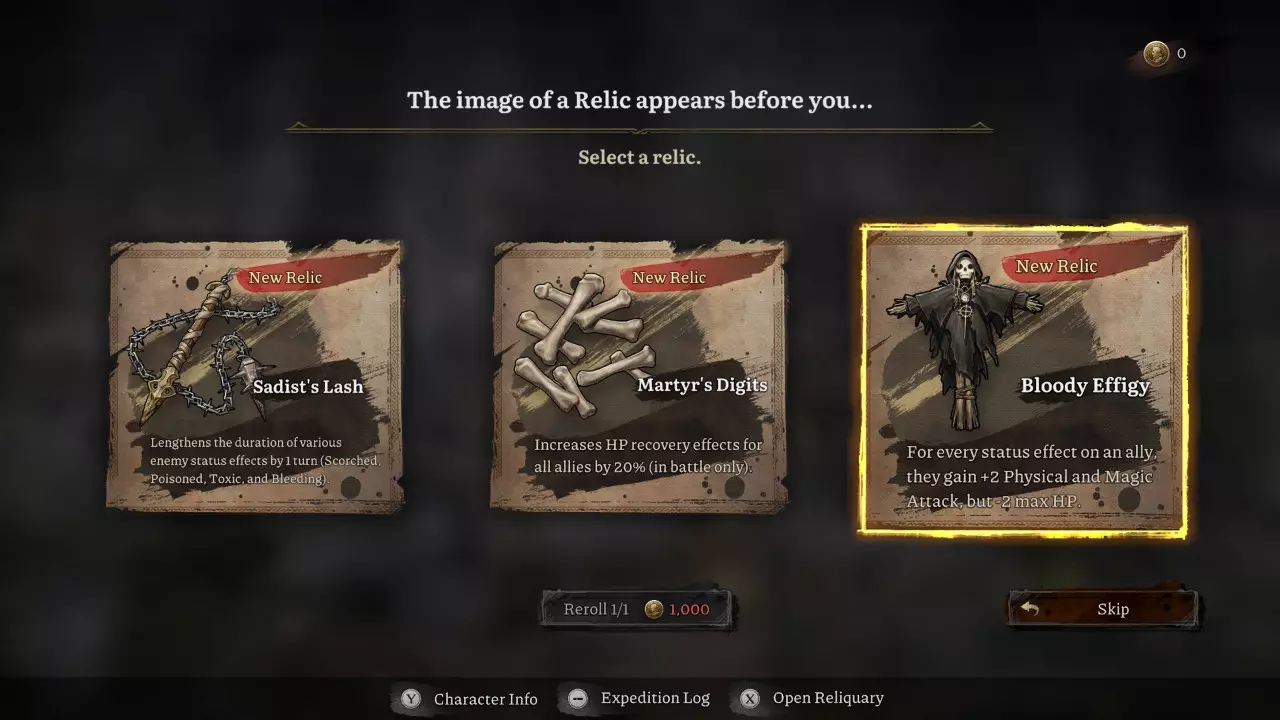Reroll the relic choices for 1,000 gold
Image resolution: width=1280 pixels, height=720 pixels.
point(637,609)
